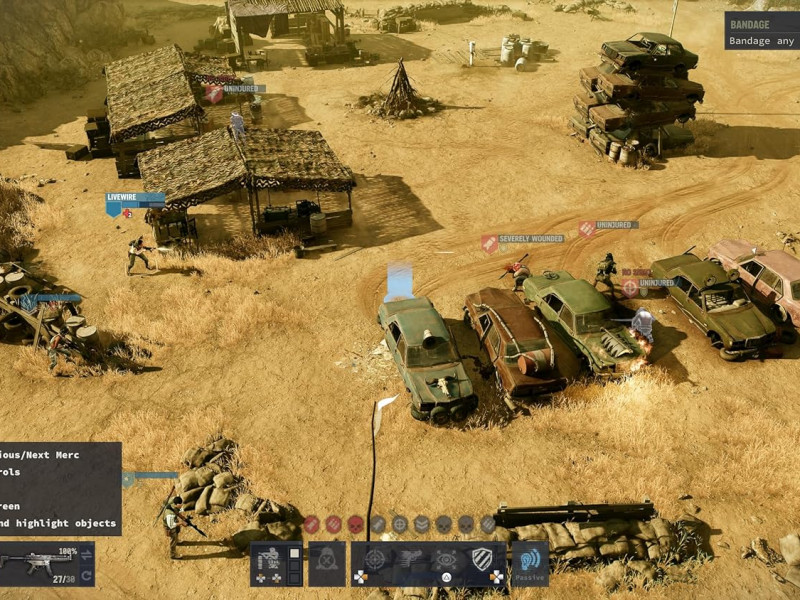The height and width of the screenshot is (600, 800).
Task: Click the red skull enemy turn marker
Action: click(x=355, y=524)
